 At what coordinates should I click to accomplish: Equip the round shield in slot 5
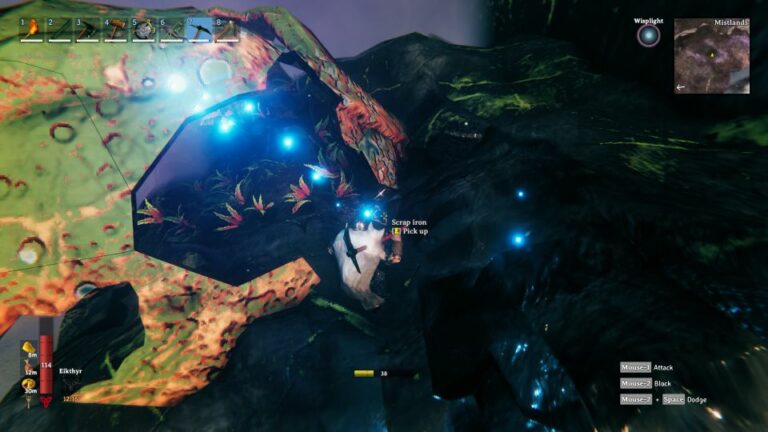144,29
